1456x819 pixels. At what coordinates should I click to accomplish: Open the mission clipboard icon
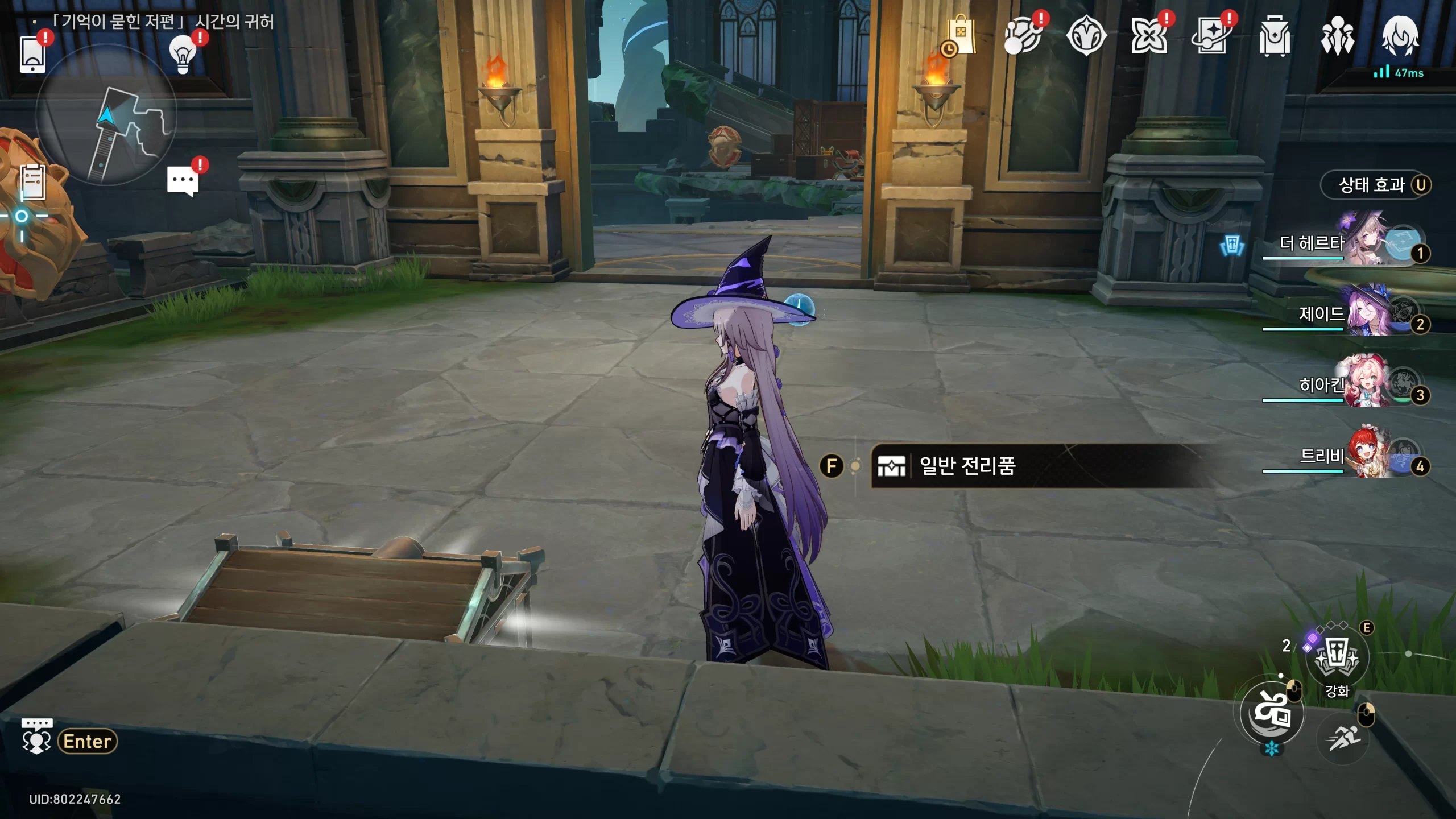pyautogui.click(x=32, y=182)
